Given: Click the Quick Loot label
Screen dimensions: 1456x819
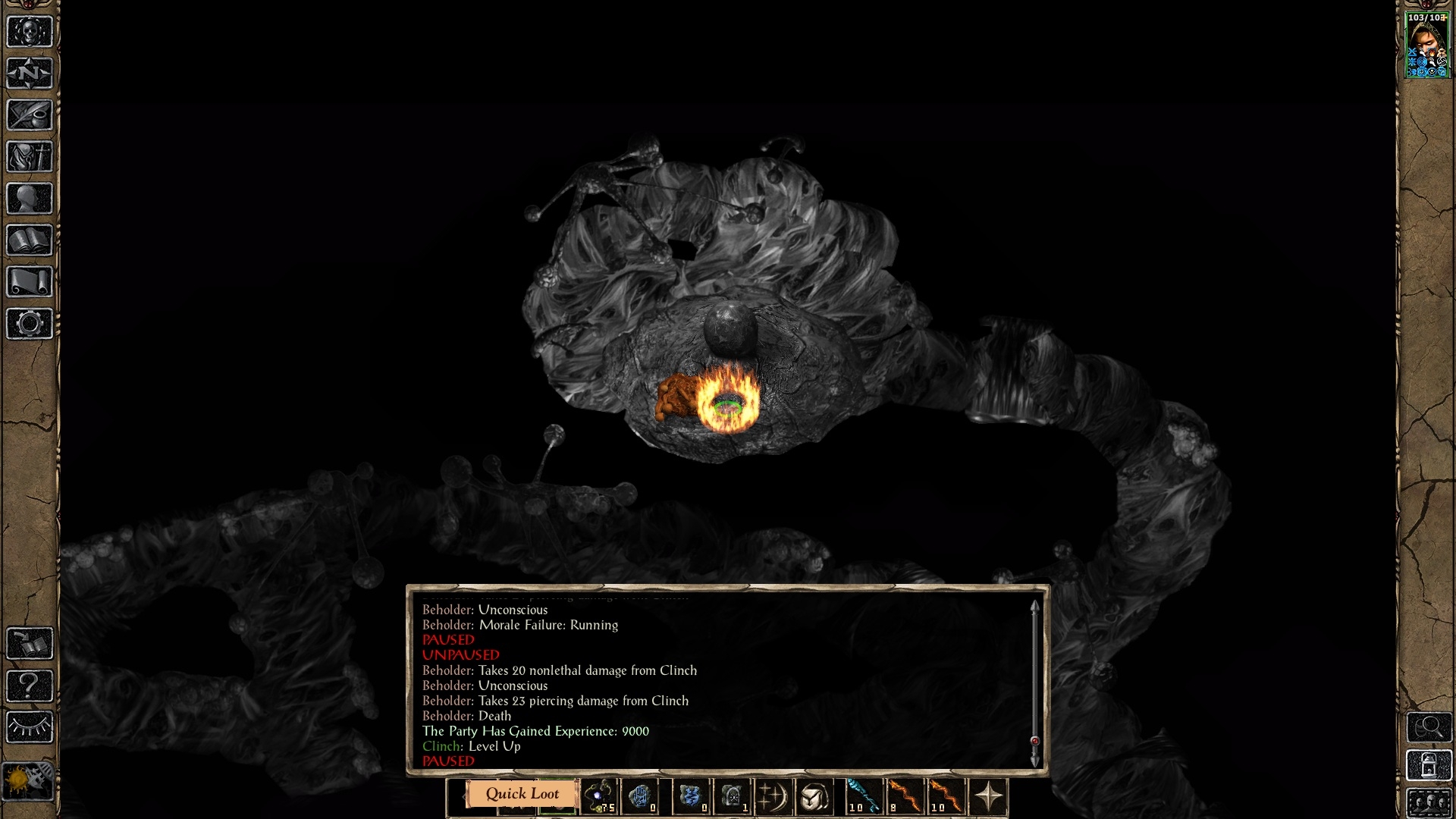Looking at the screenshot, I should click(522, 794).
